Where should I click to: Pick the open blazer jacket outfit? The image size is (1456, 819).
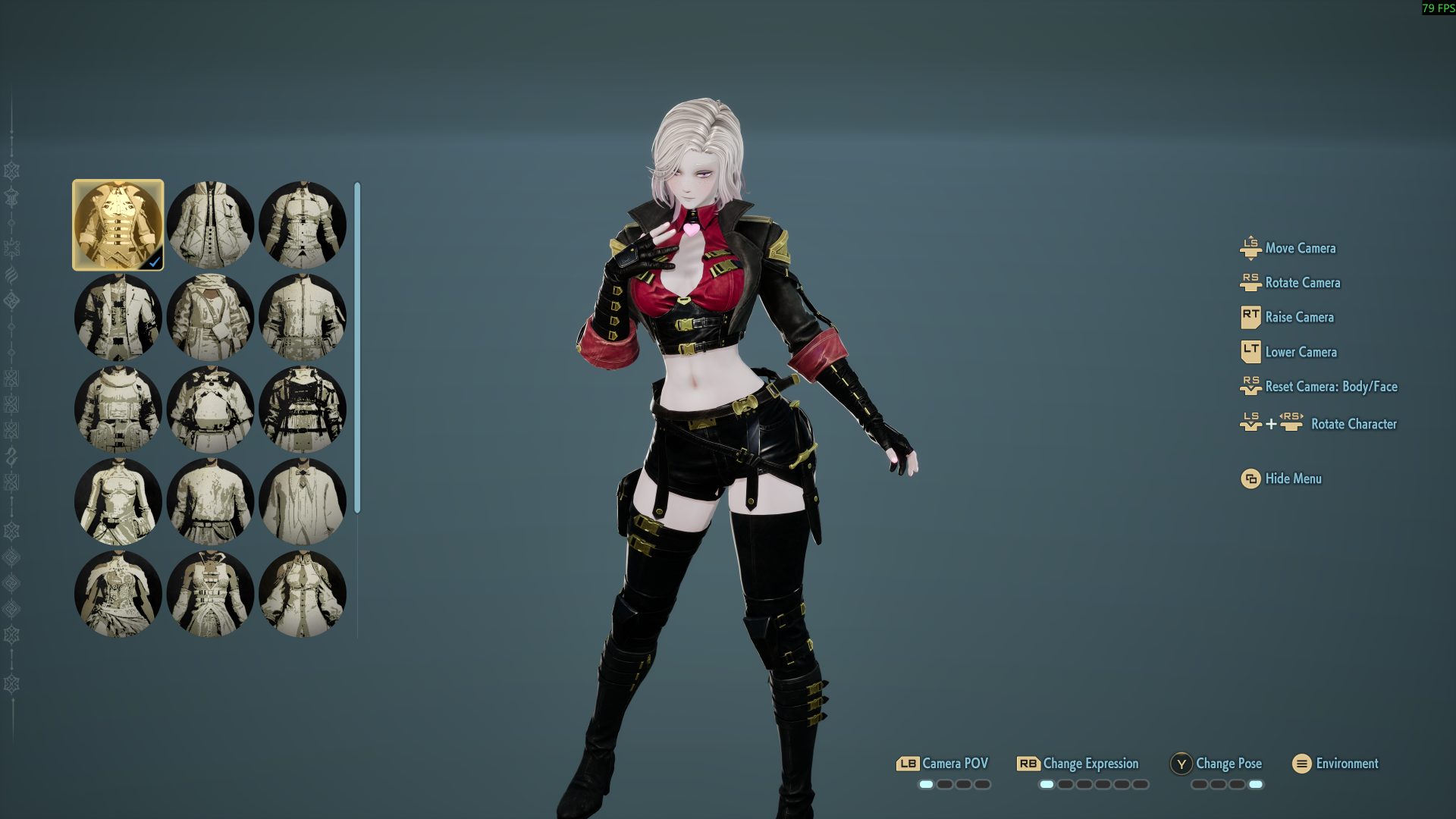click(118, 317)
